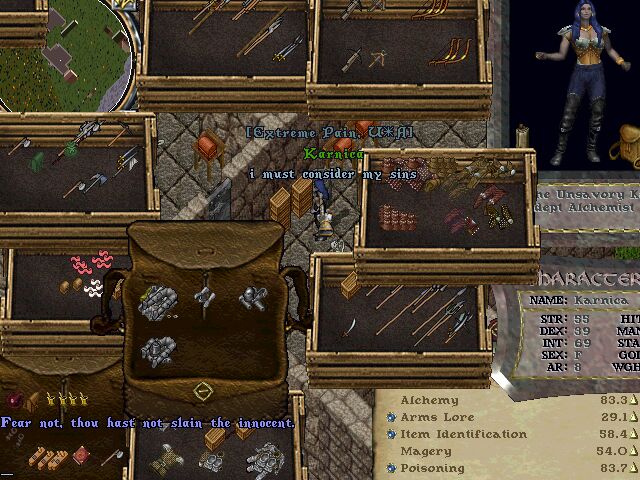Use the Arms Lore skill gem
The image size is (640, 480).
tap(391, 417)
